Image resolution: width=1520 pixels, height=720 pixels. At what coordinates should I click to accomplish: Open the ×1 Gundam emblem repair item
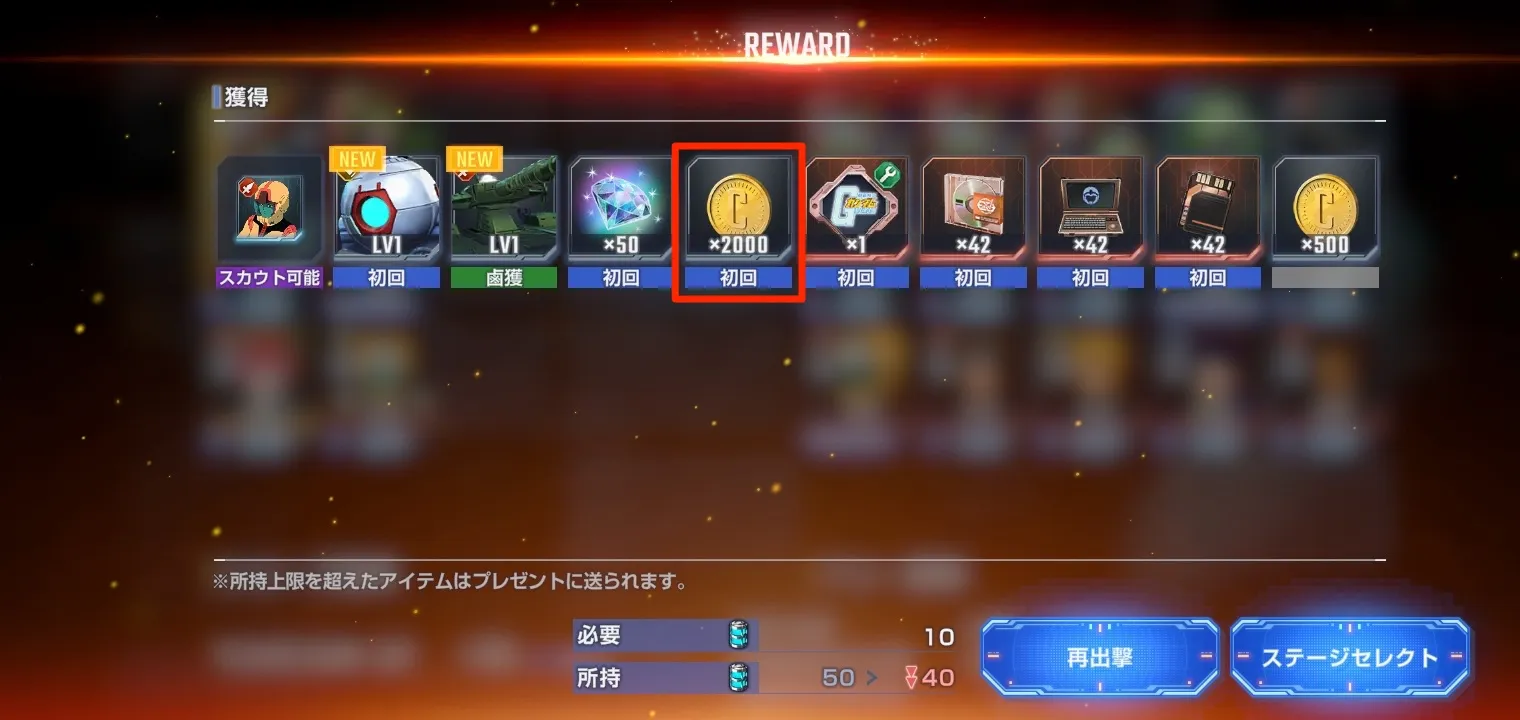click(x=855, y=210)
